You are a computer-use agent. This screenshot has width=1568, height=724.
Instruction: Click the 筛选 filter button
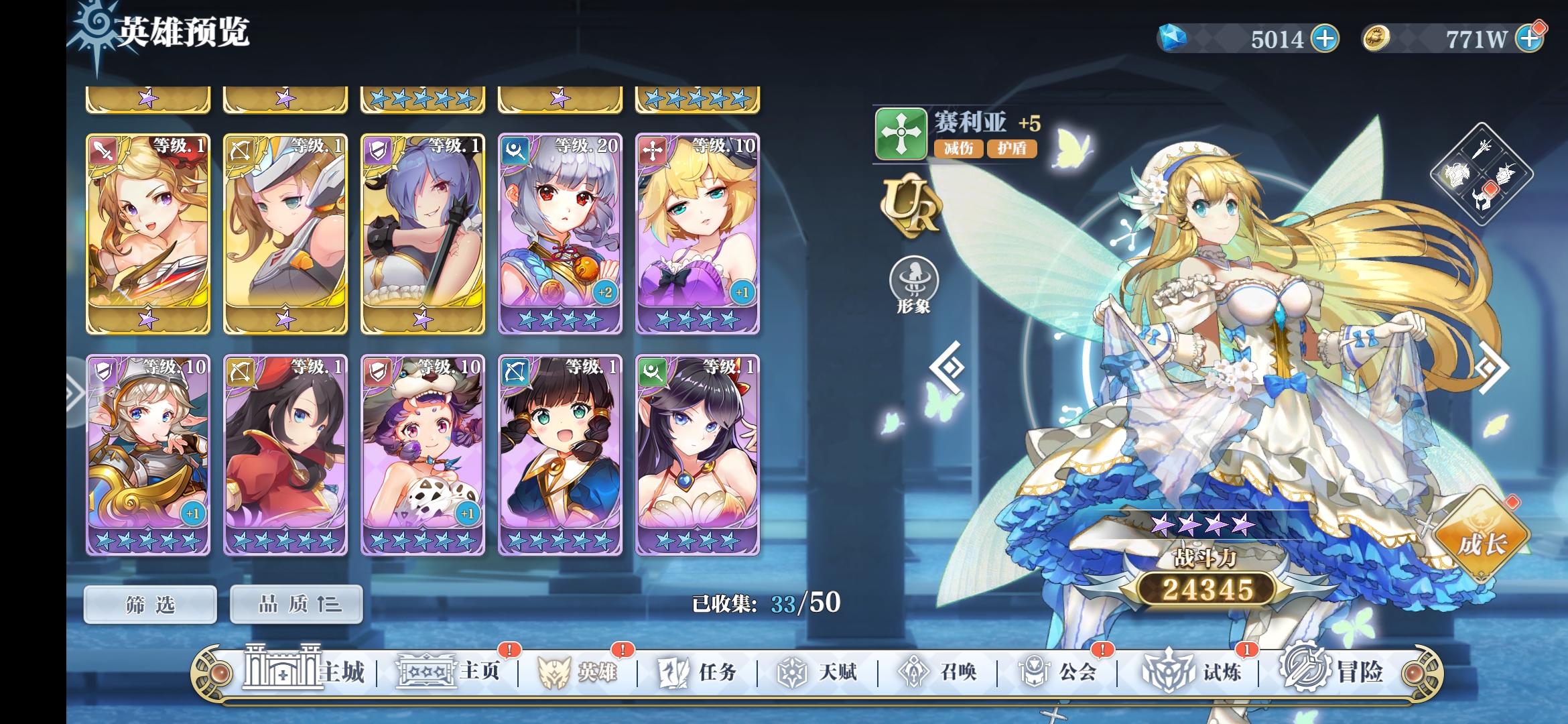coord(149,603)
